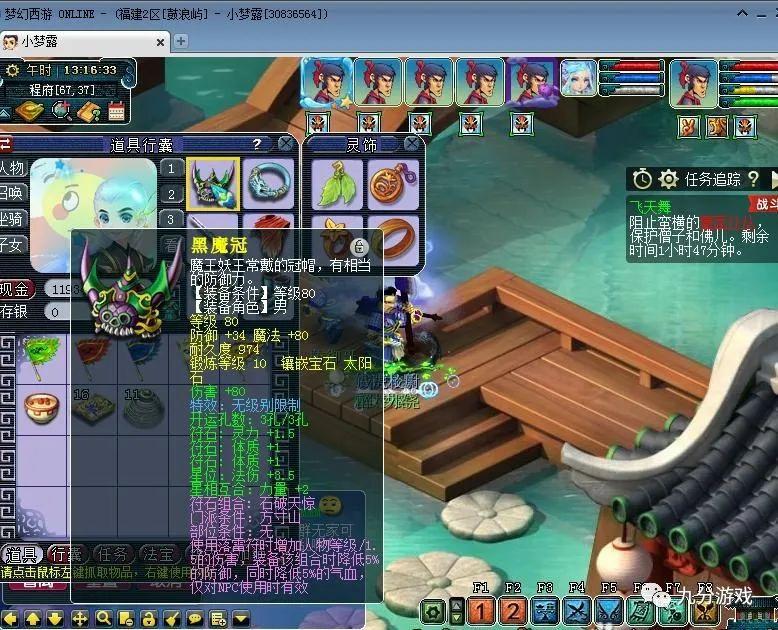
Task: Open the inventory help question mark
Action: coord(257,144)
